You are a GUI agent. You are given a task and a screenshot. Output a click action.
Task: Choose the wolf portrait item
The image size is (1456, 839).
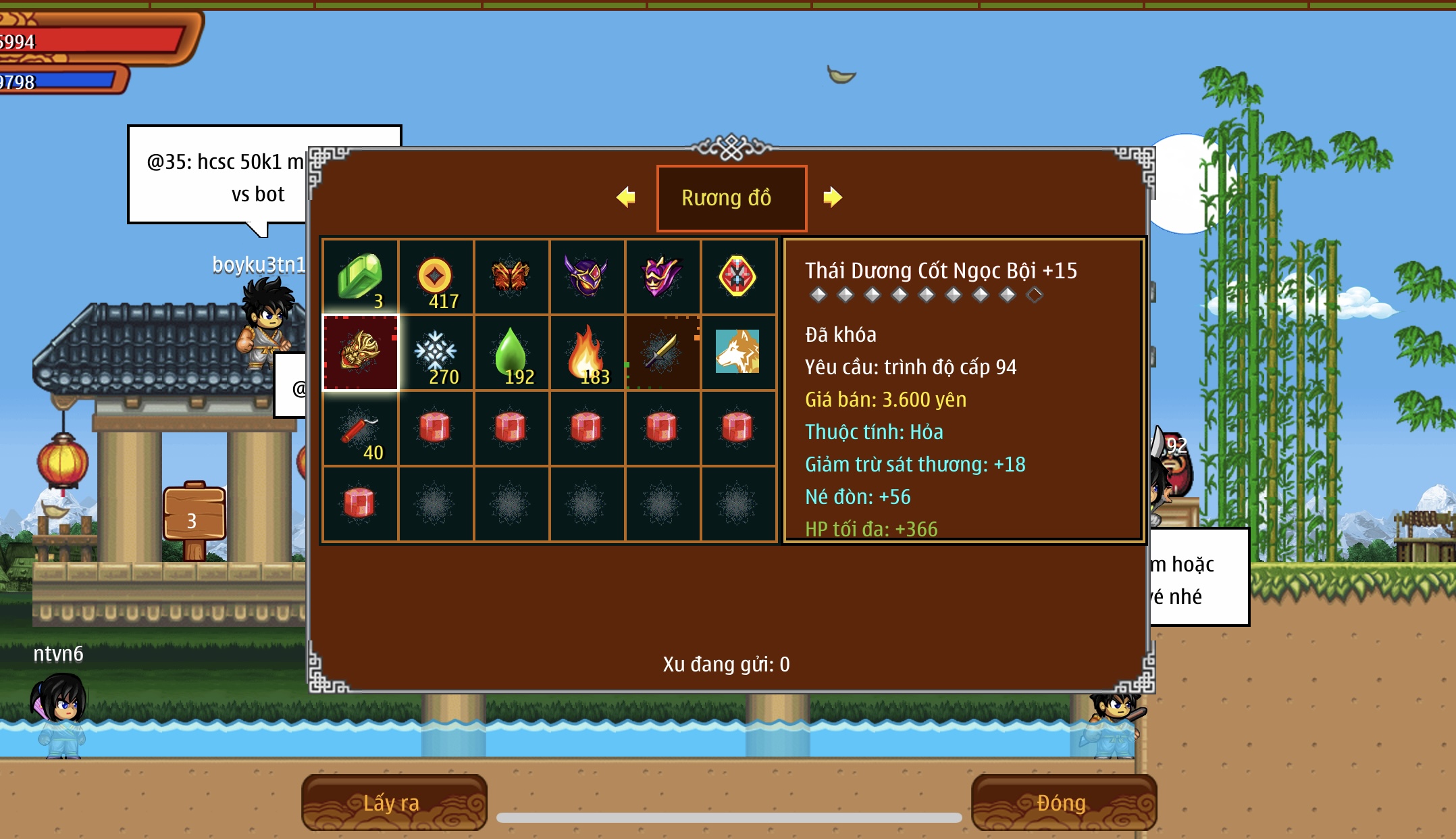[737, 352]
